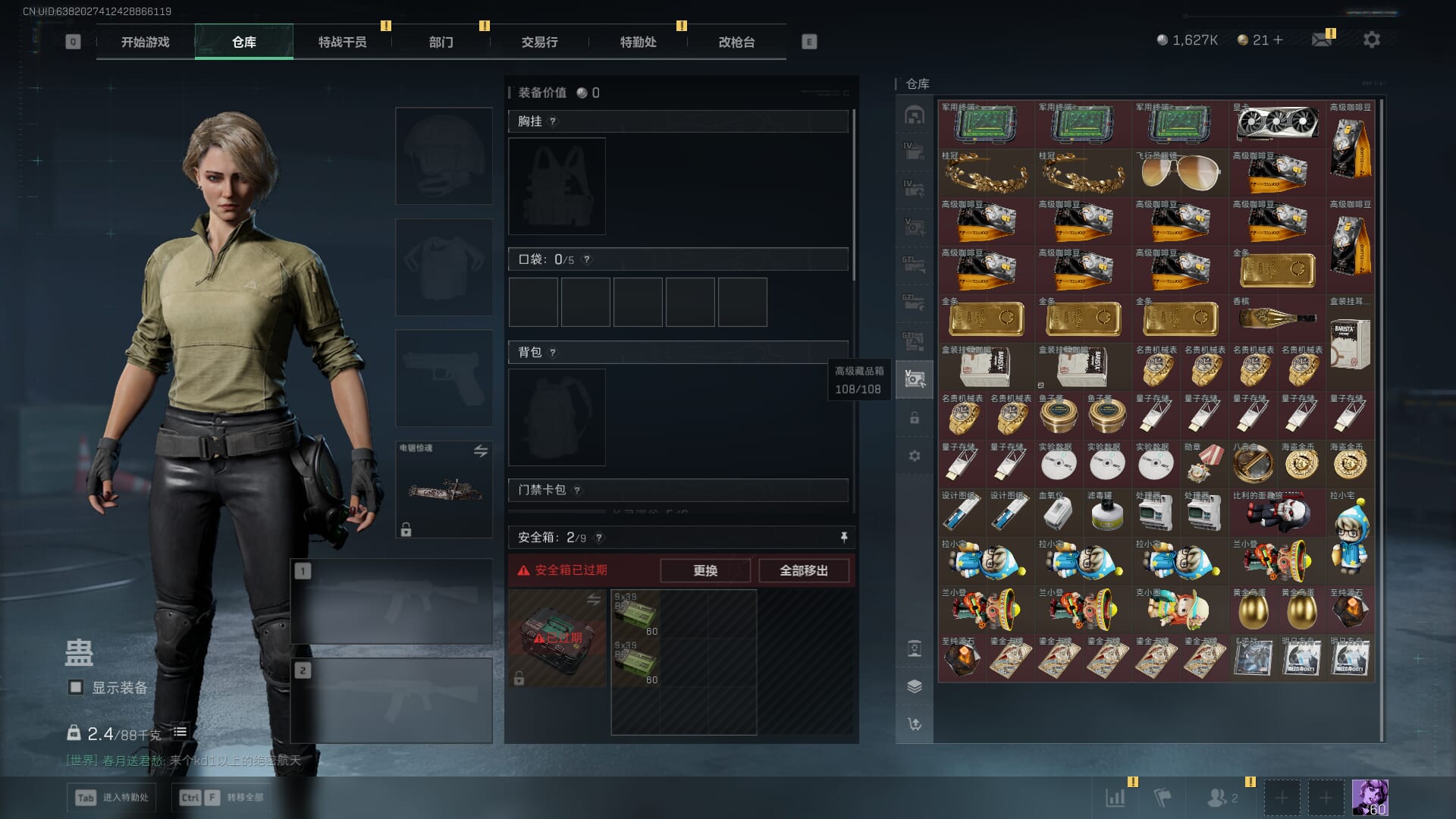The height and width of the screenshot is (819, 1456).
Task: Open the settings gear icon
Action: point(1371,40)
